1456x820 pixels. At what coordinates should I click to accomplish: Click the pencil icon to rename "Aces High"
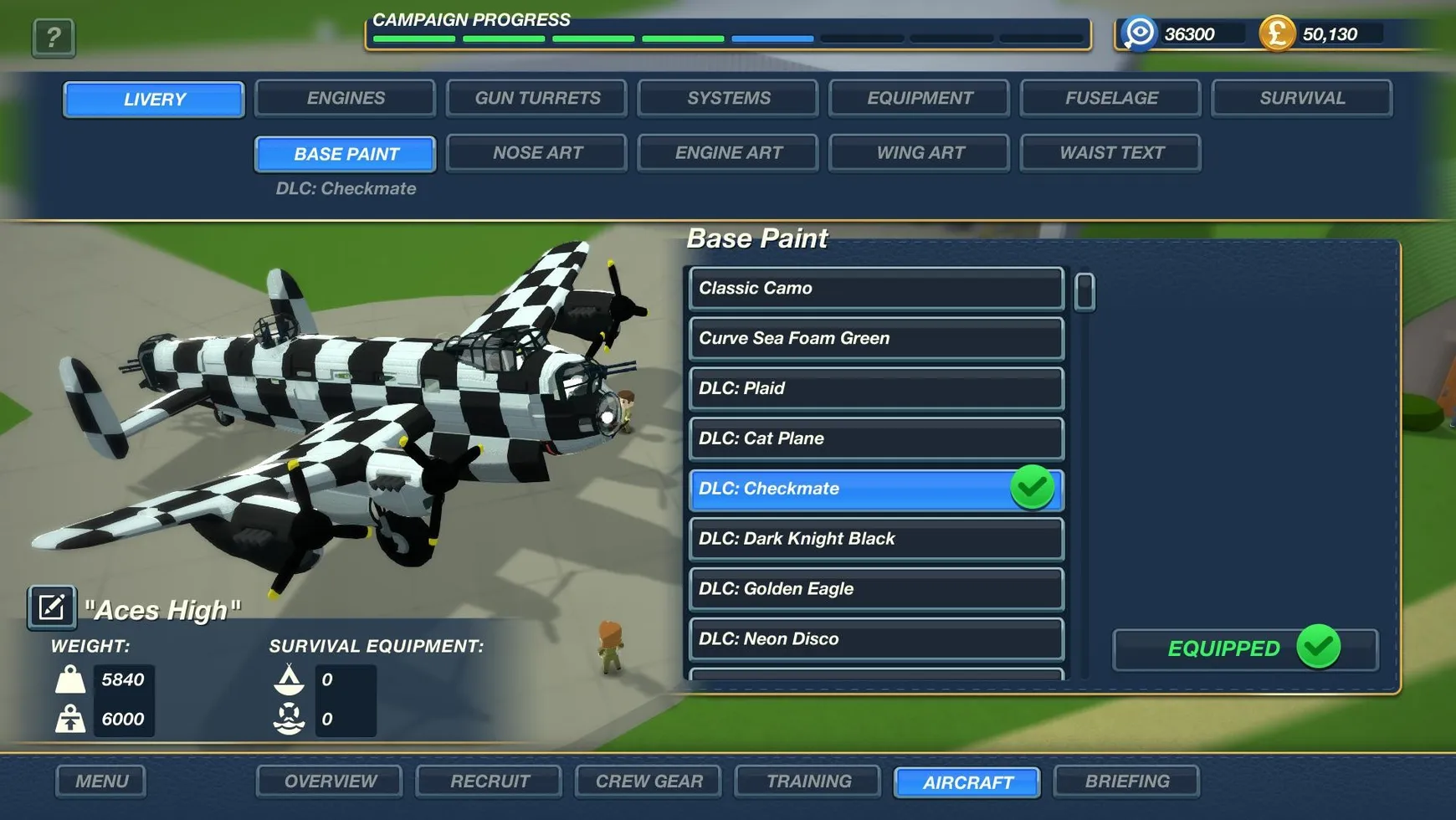tap(51, 606)
